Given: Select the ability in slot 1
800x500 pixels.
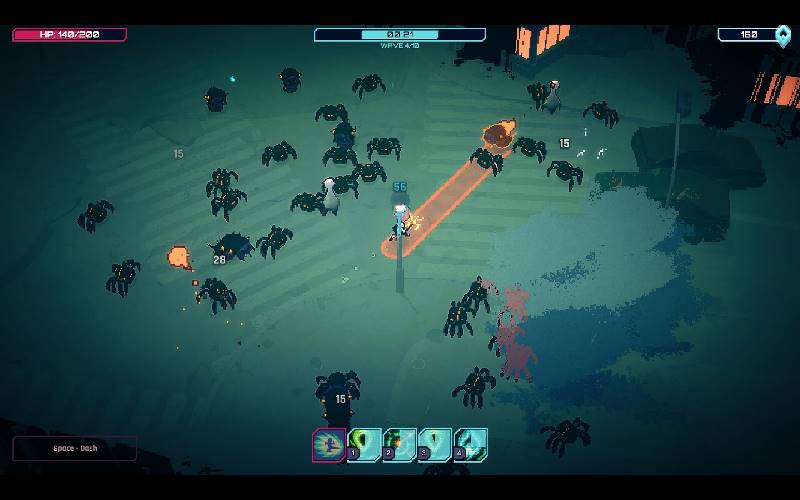Looking at the screenshot, I should (x=365, y=444).
